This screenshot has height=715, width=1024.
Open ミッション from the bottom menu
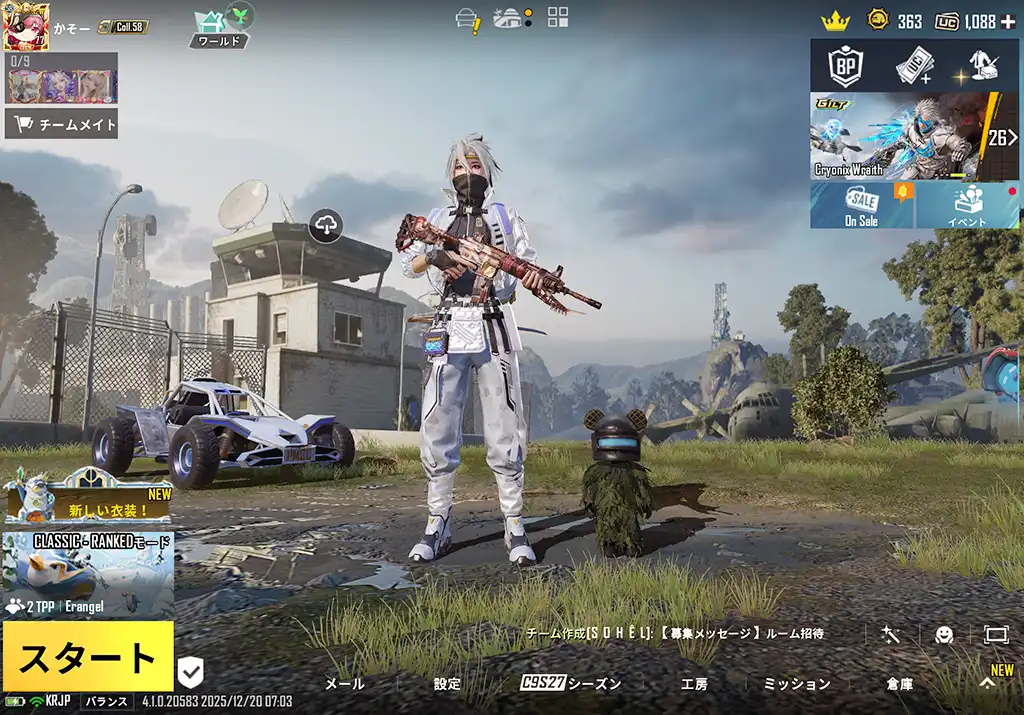click(x=797, y=684)
